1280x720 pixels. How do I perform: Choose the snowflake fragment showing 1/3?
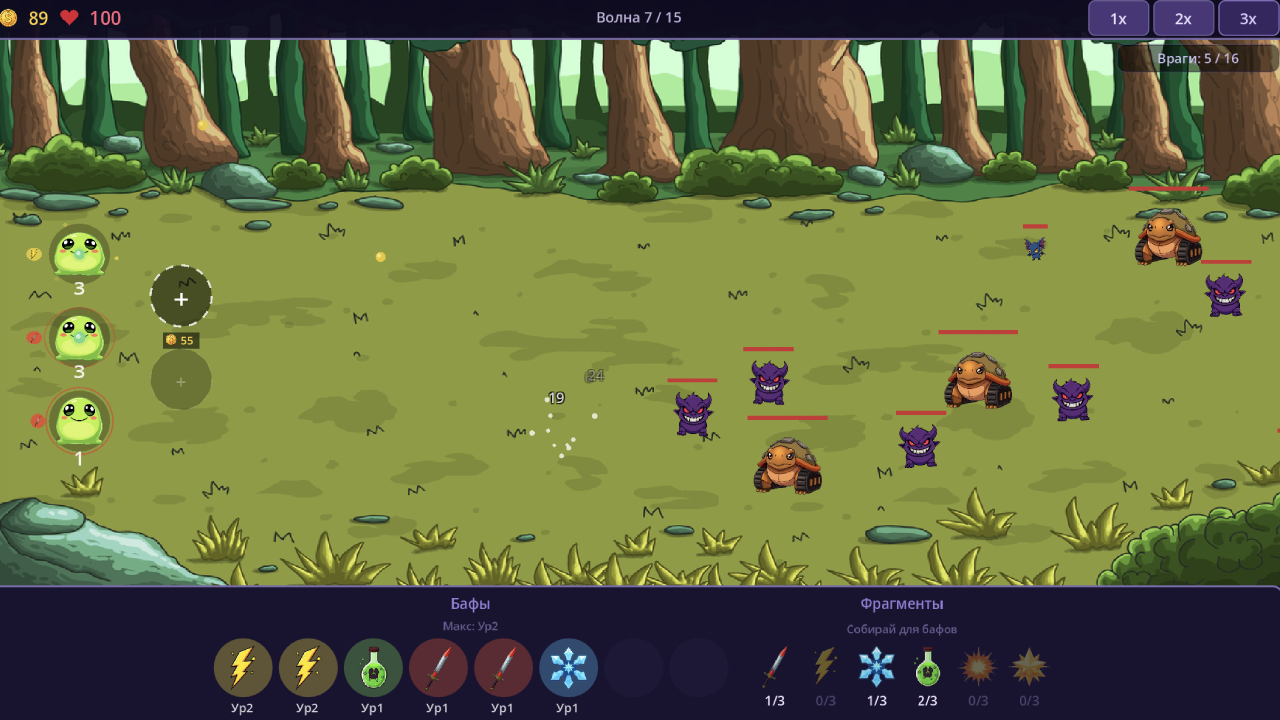[x=877, y=666]
